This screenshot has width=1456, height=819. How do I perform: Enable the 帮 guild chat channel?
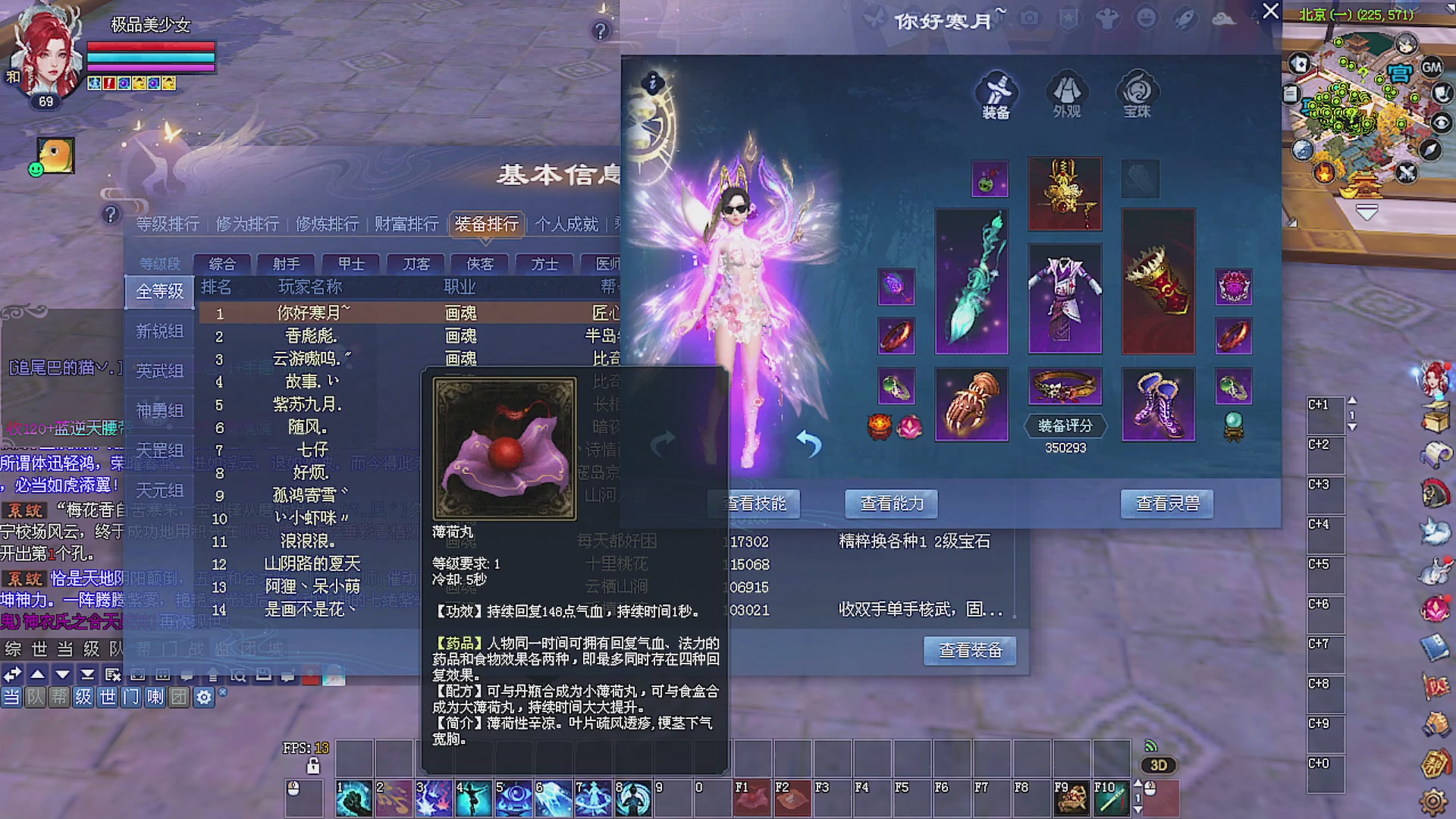pyautogui.click(x=59, y=698)
